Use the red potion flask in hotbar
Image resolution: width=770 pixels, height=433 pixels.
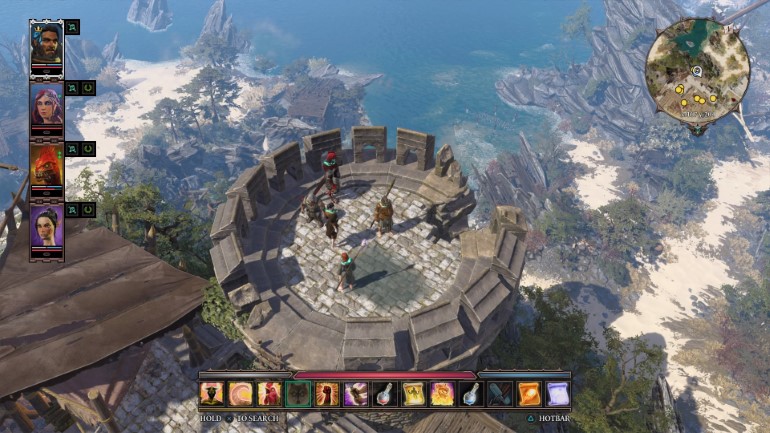click(x=385, y=394)
